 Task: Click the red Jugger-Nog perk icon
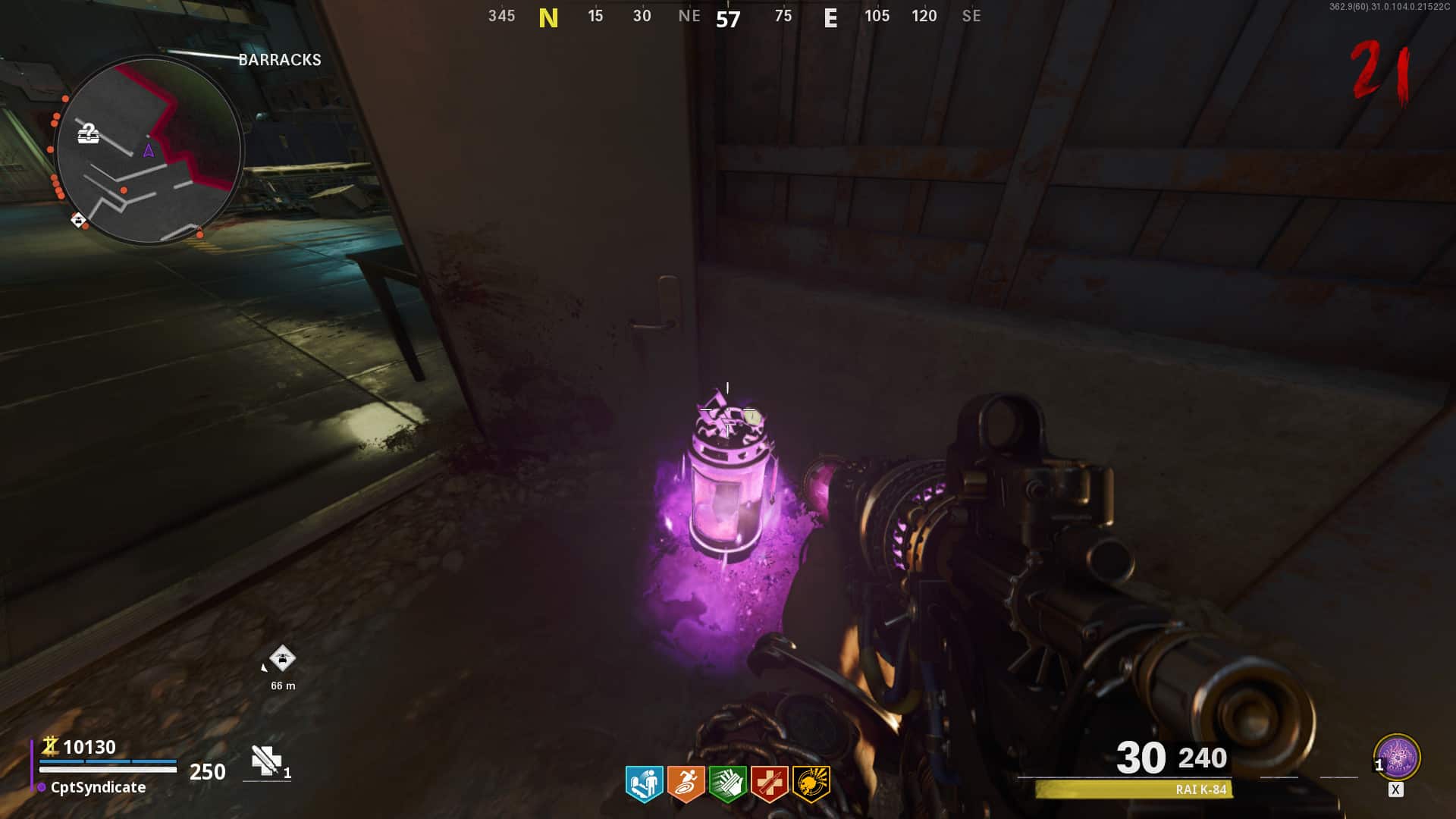click(769, 783)
